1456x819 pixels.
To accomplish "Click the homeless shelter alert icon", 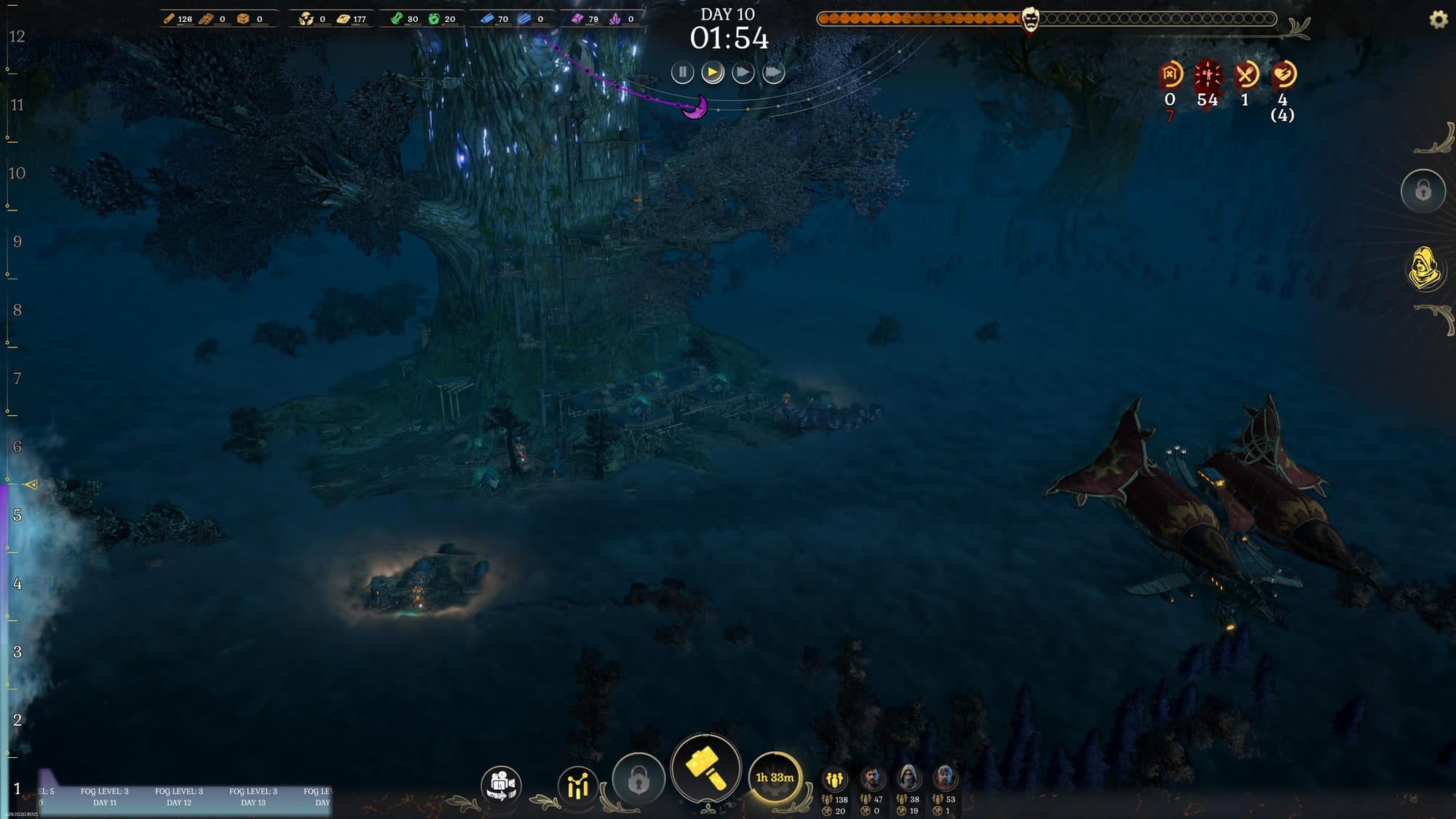I will point(1170,74).
